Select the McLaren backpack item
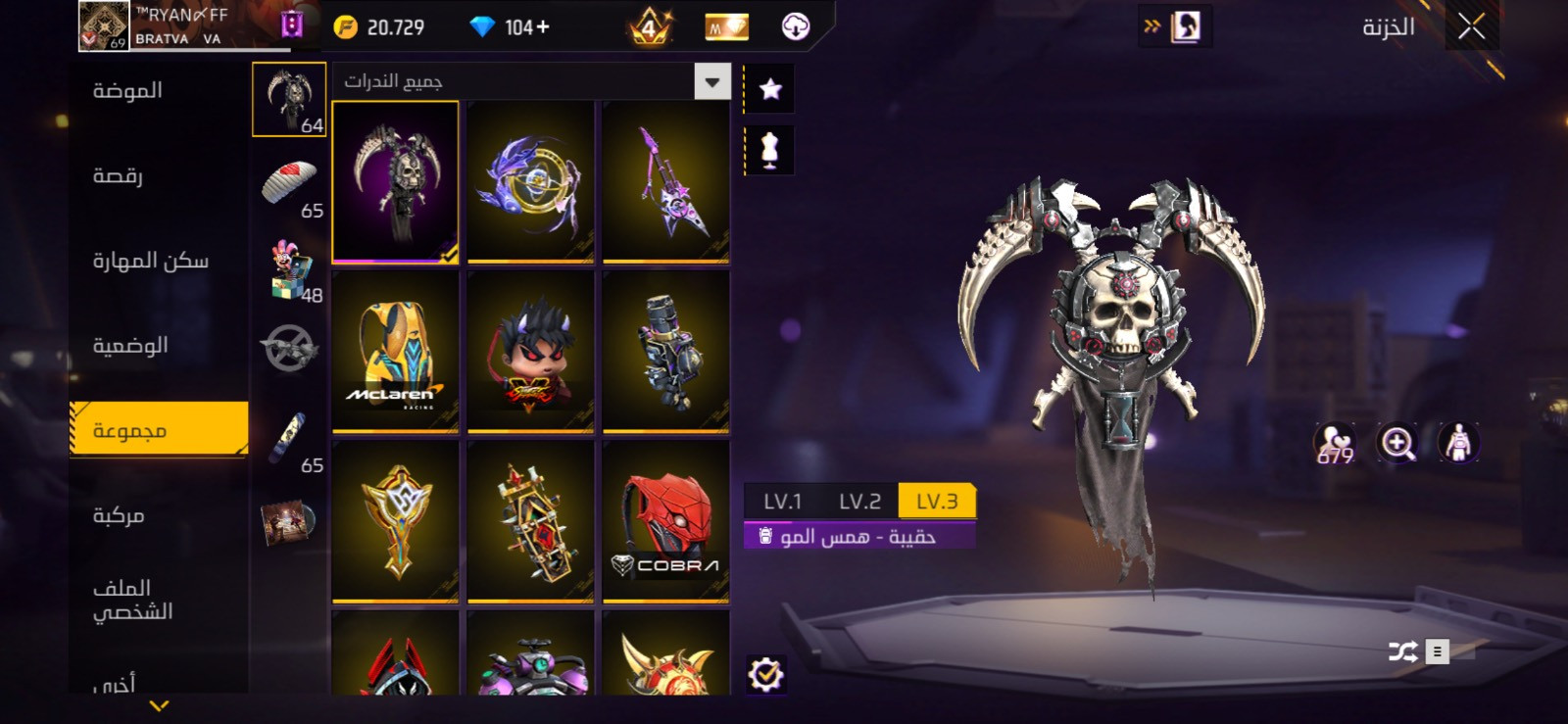 tap(395, 351)
